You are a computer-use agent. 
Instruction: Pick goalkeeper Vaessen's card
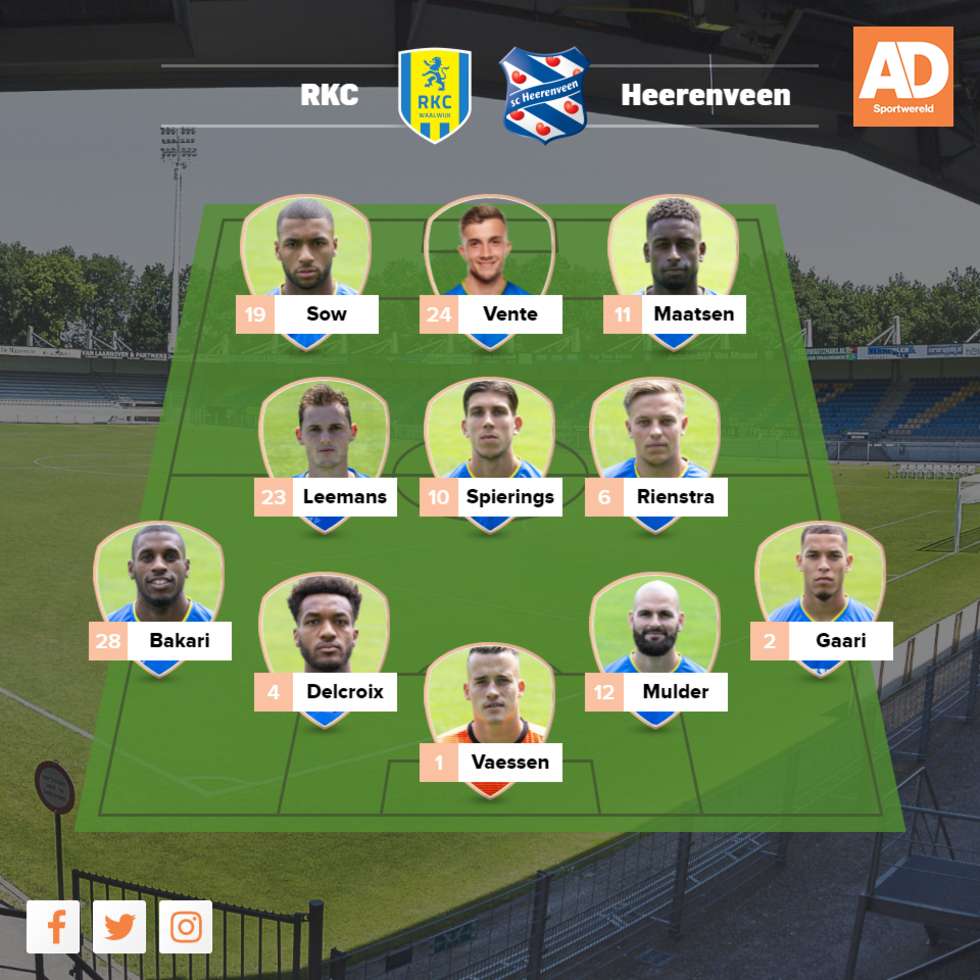click(490, 720)
